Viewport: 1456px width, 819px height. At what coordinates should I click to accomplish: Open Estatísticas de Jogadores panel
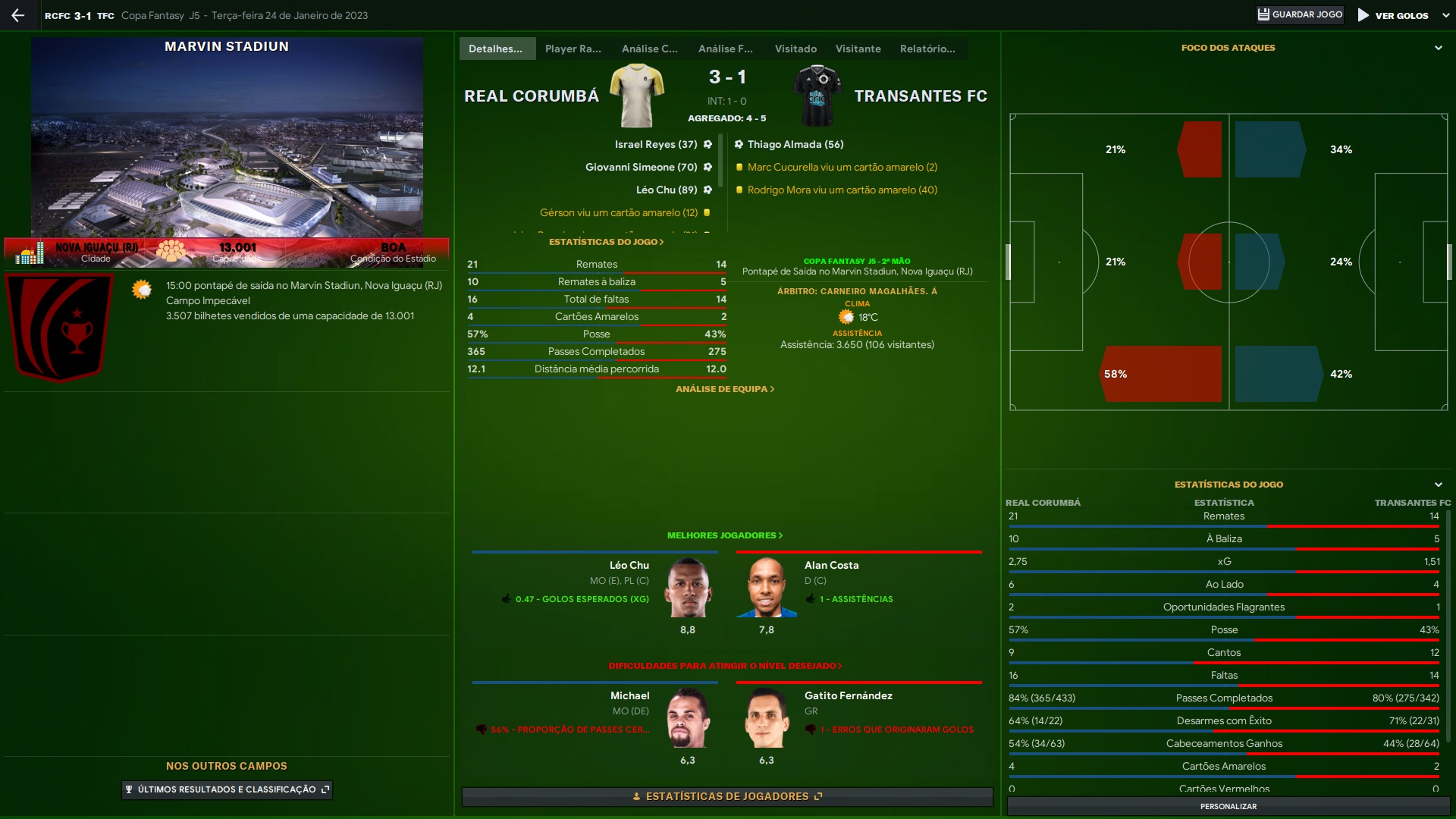[727, 796]
